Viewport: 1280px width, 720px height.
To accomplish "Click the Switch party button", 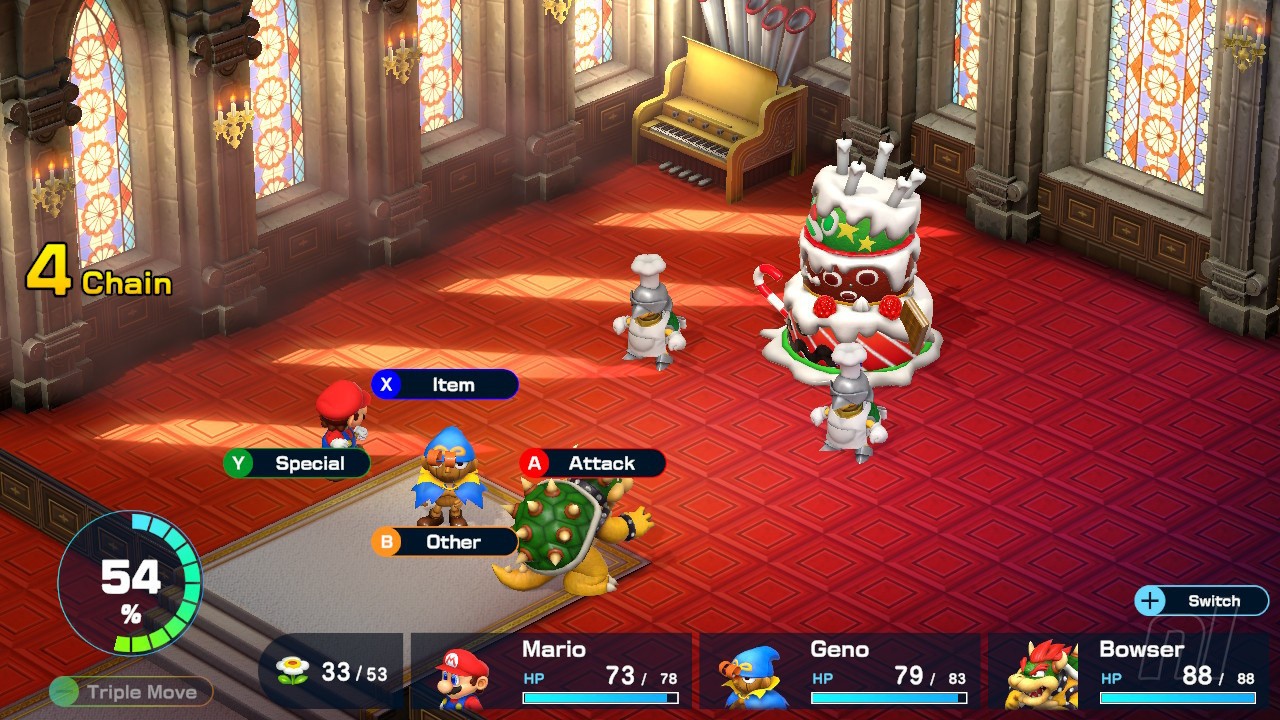I will (1201, 601).
